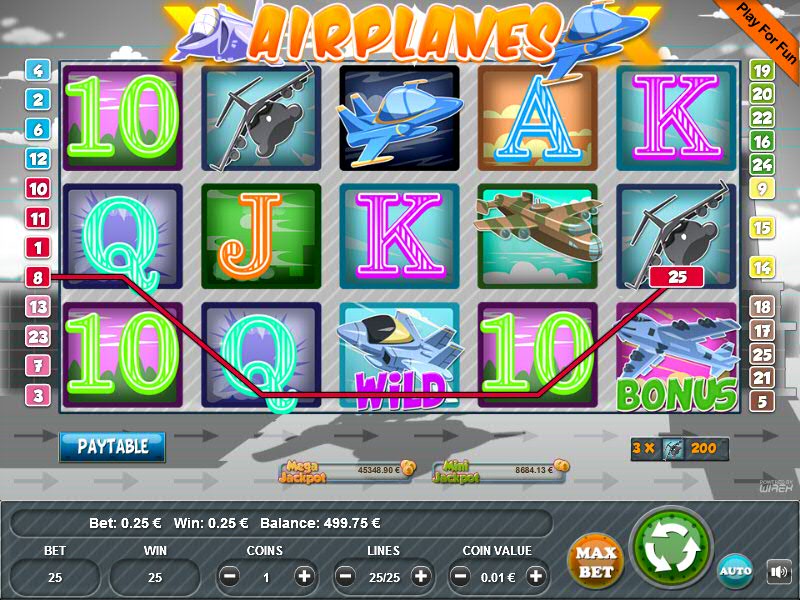Choose payline number 8 marker
The width and height of the screenshot is (800, 600).
pos(38,277)
